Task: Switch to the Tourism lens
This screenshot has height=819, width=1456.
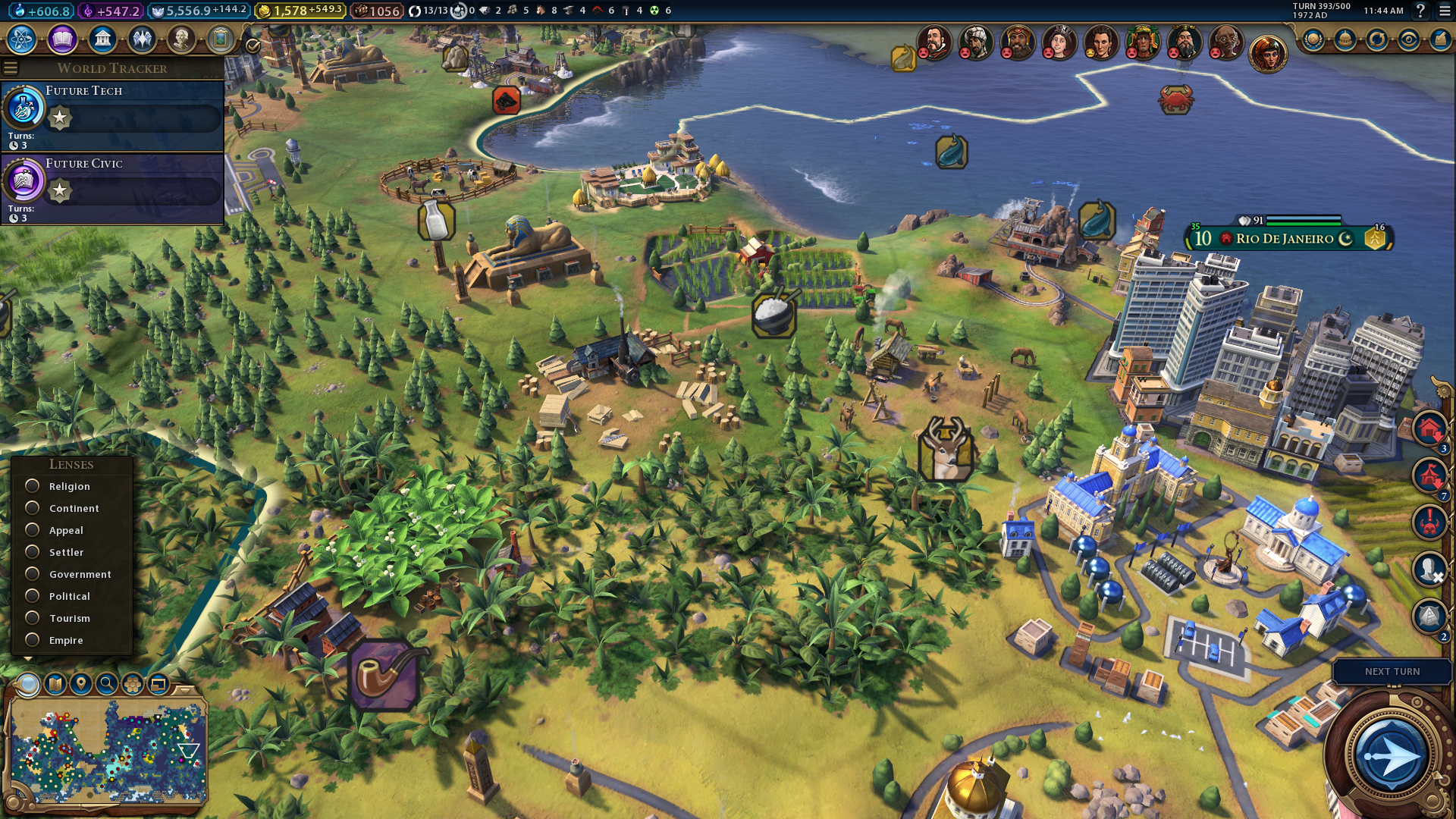Action: coord(33,618)
